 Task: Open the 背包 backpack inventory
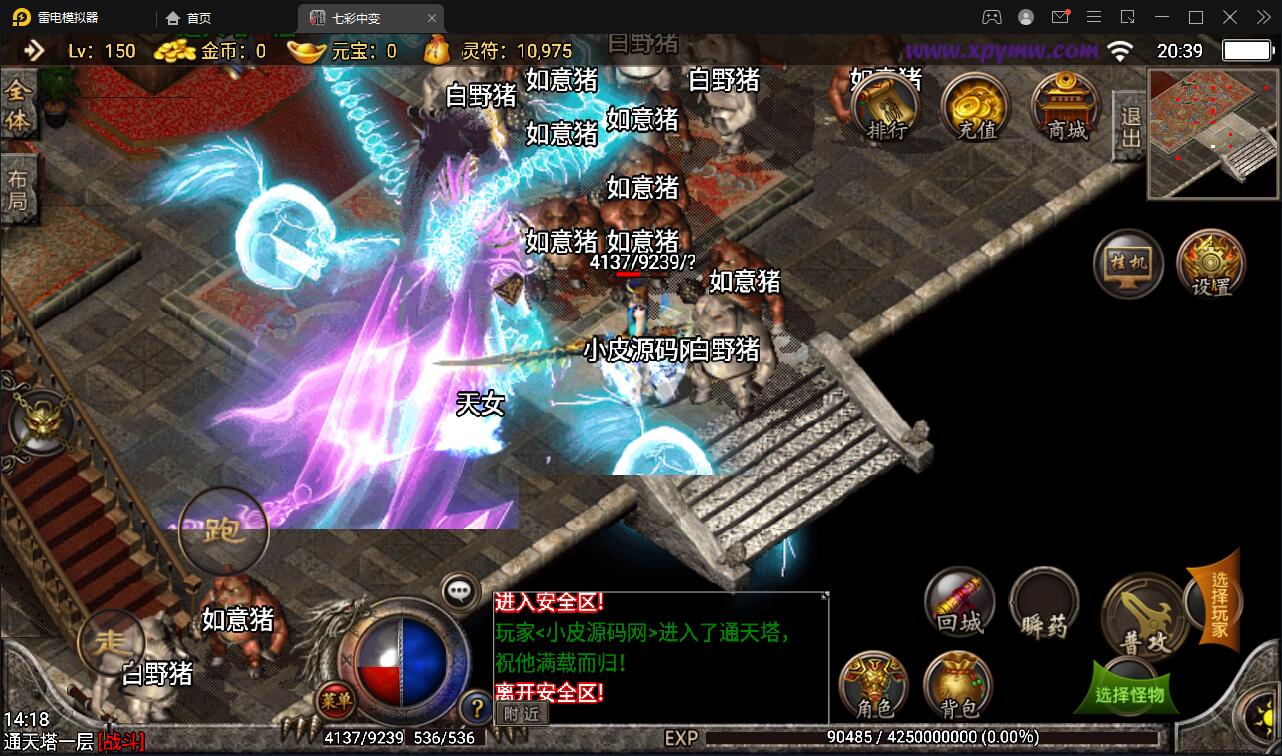coord(959,687)
